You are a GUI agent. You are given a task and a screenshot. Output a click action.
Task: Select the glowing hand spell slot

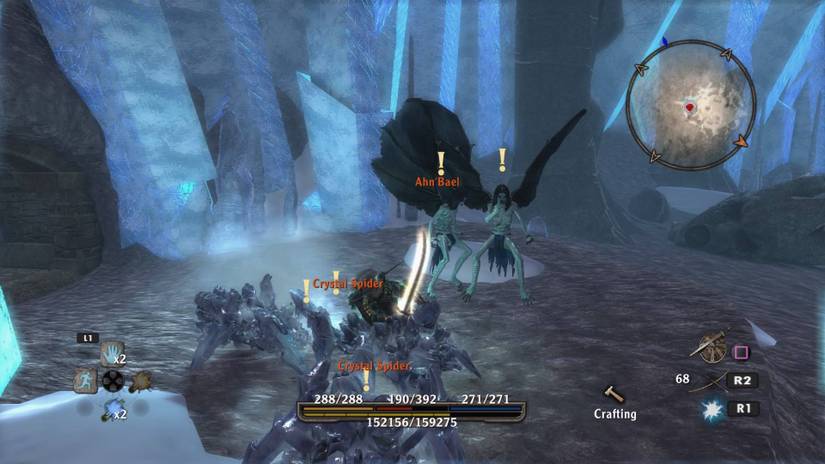tap(111, 353)
